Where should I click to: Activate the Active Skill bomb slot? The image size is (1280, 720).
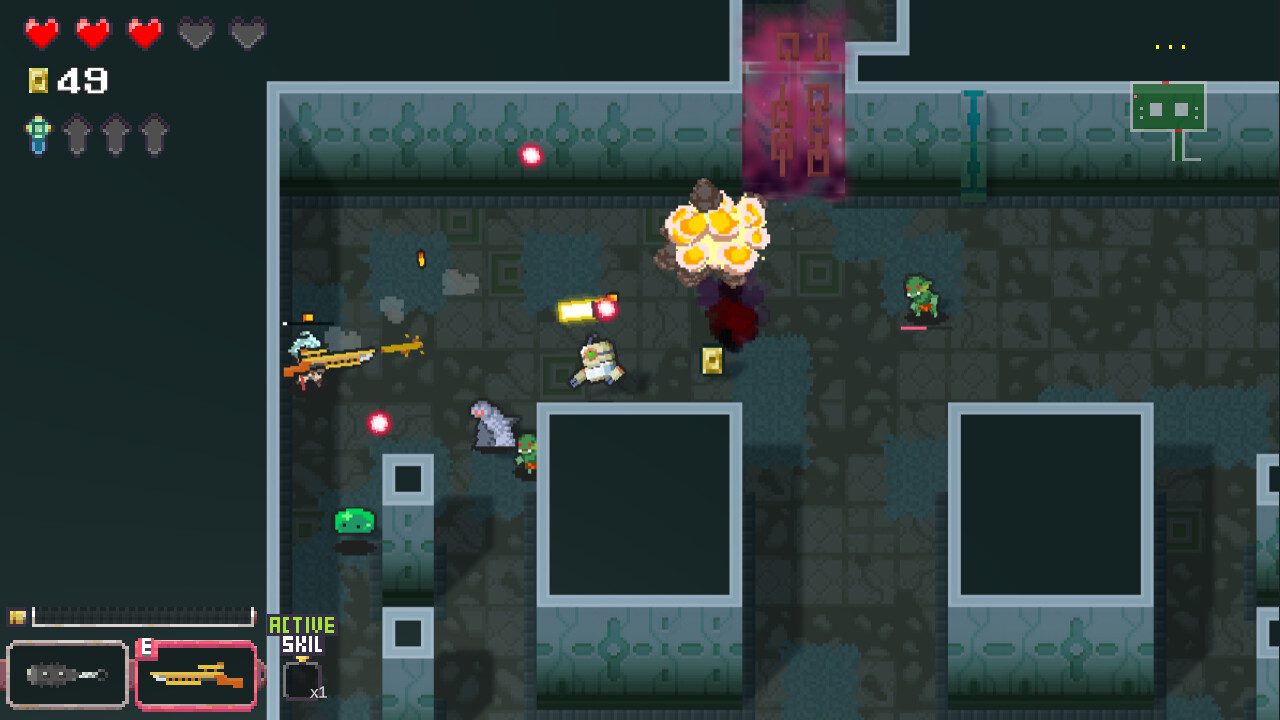[302, 680]
